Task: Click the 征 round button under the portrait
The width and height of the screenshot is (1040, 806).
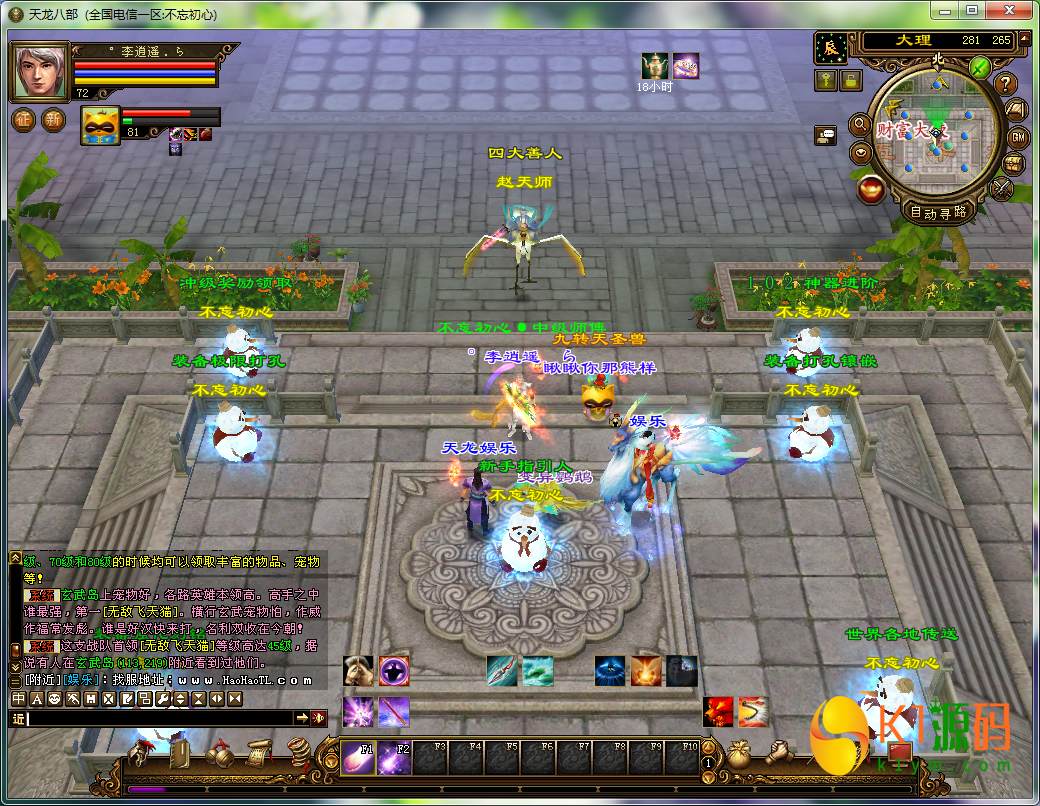Action: tap(24, 120)
